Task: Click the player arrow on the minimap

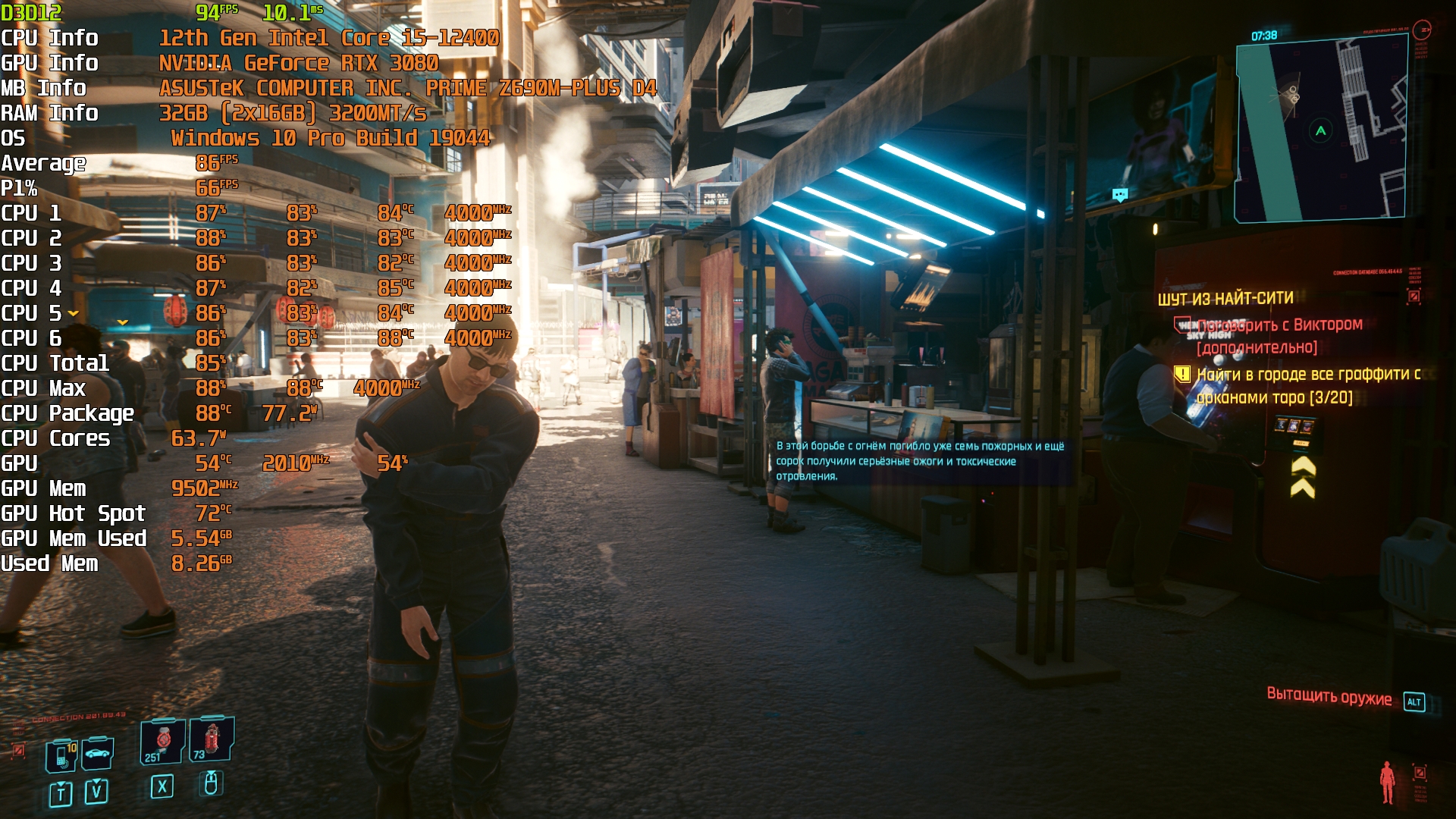Action: pos(1320,130)
